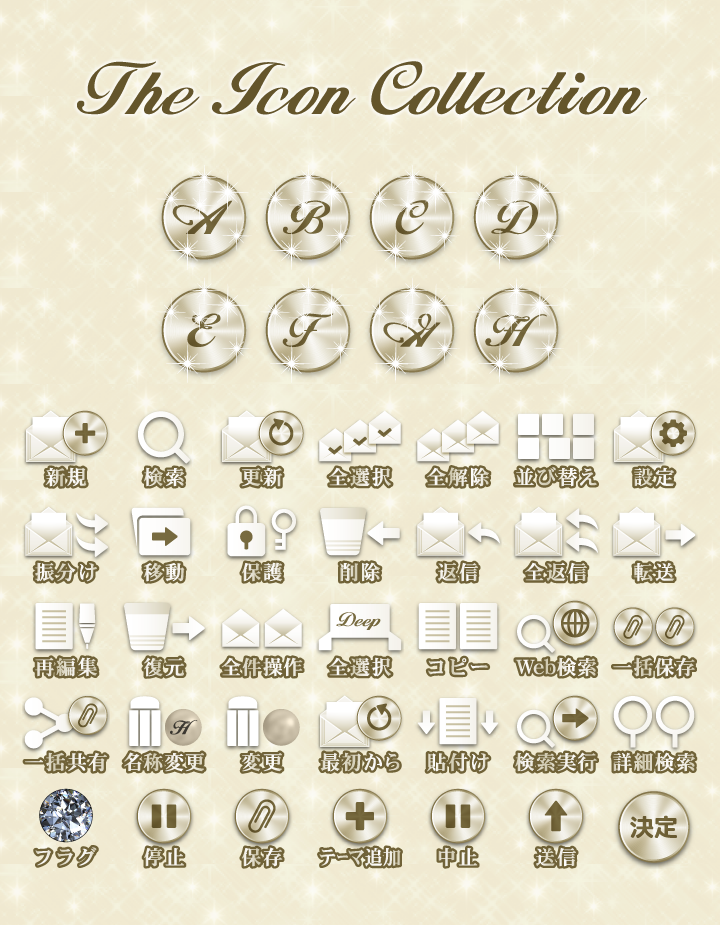The width and height of the screenshot is (720, 925).
Task: Send using the 送信 up arrow button
Action: coord(555,816)
